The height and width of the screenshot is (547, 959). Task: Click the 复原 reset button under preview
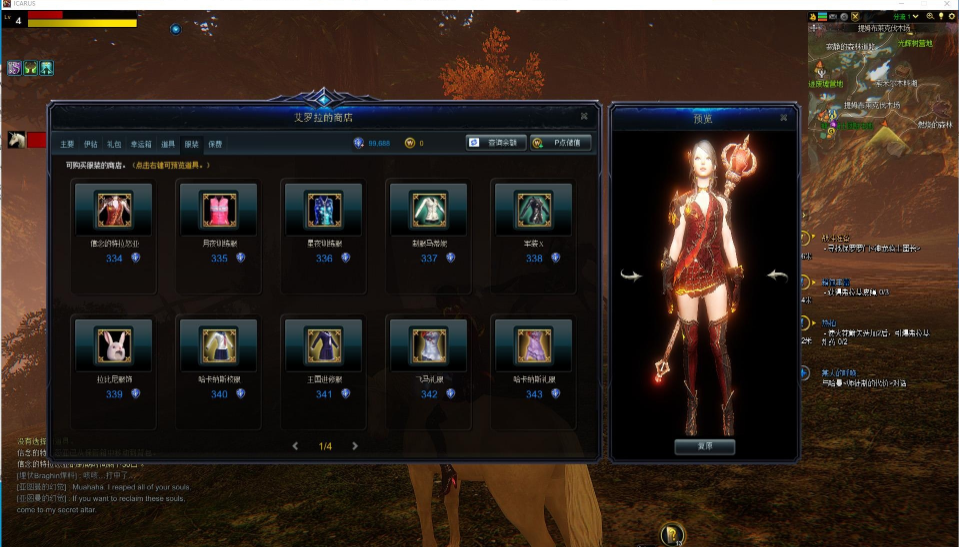704,446
